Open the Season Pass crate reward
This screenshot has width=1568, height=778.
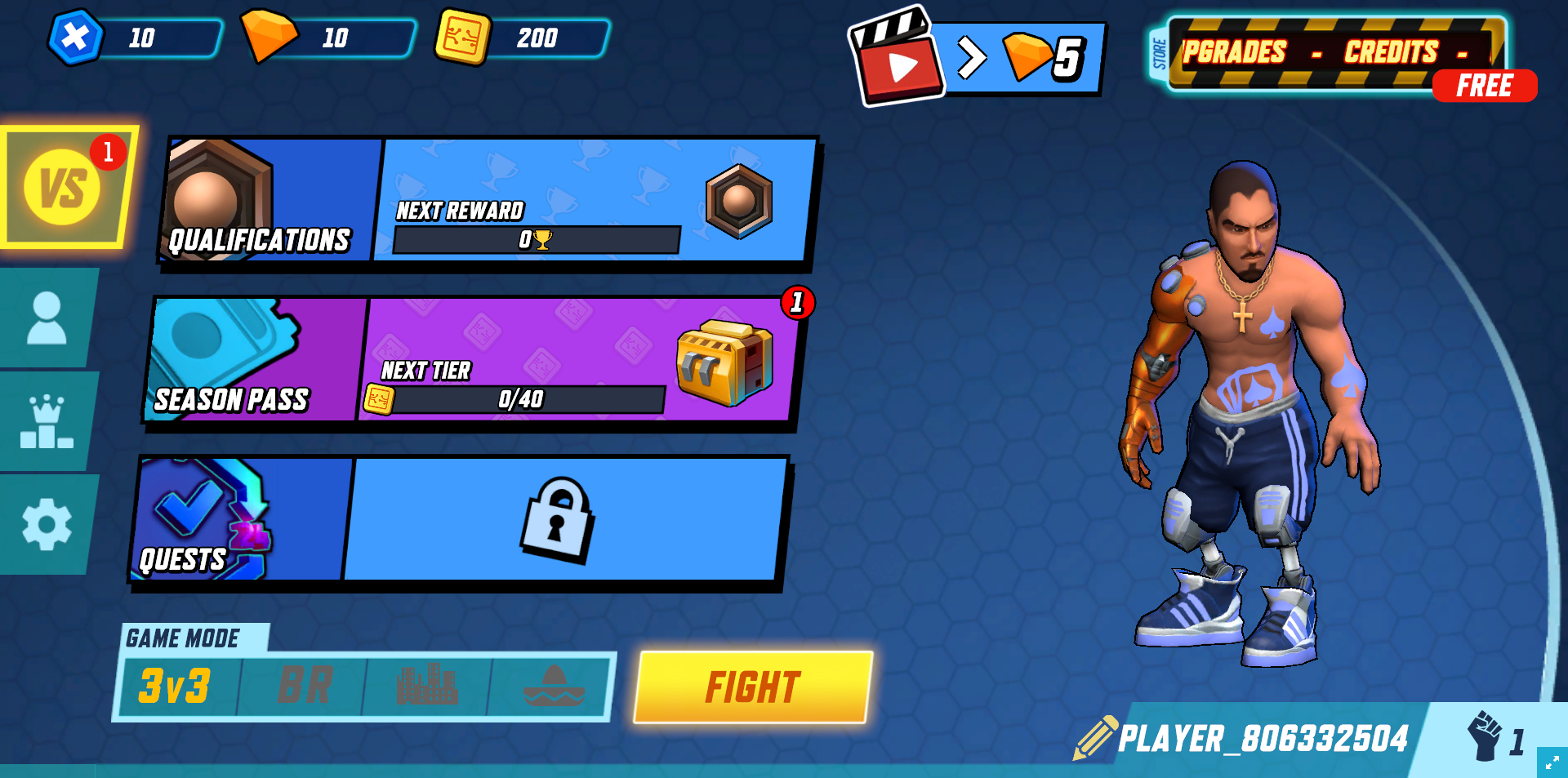point(724,362)
